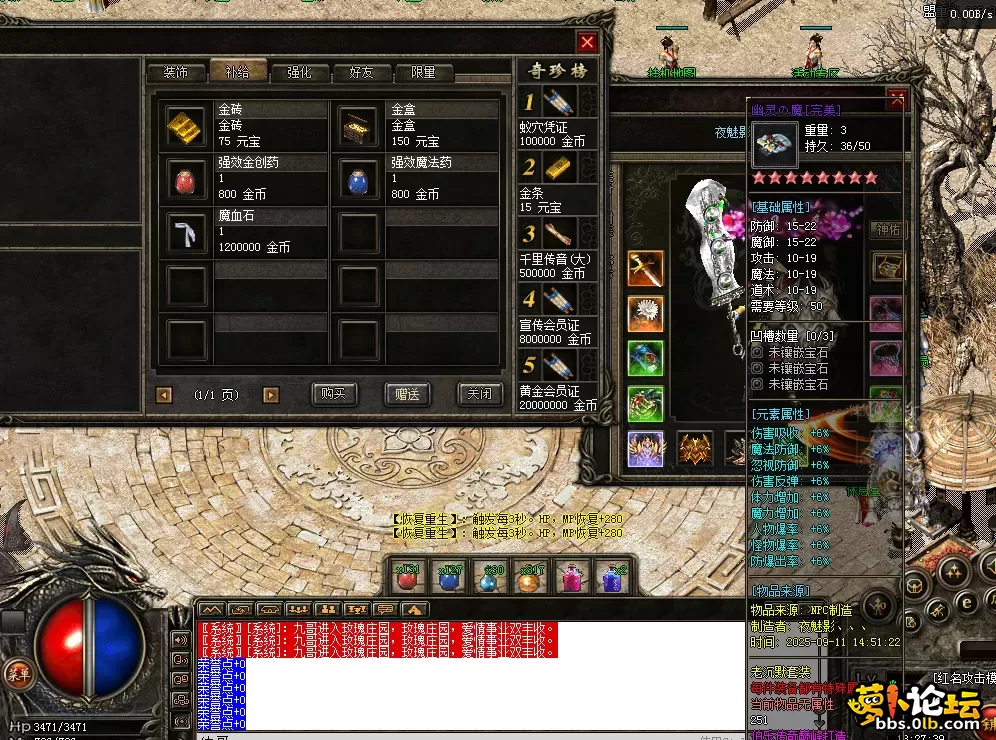Choose the 魔血石 item in the shop

(x=186, y=232)
